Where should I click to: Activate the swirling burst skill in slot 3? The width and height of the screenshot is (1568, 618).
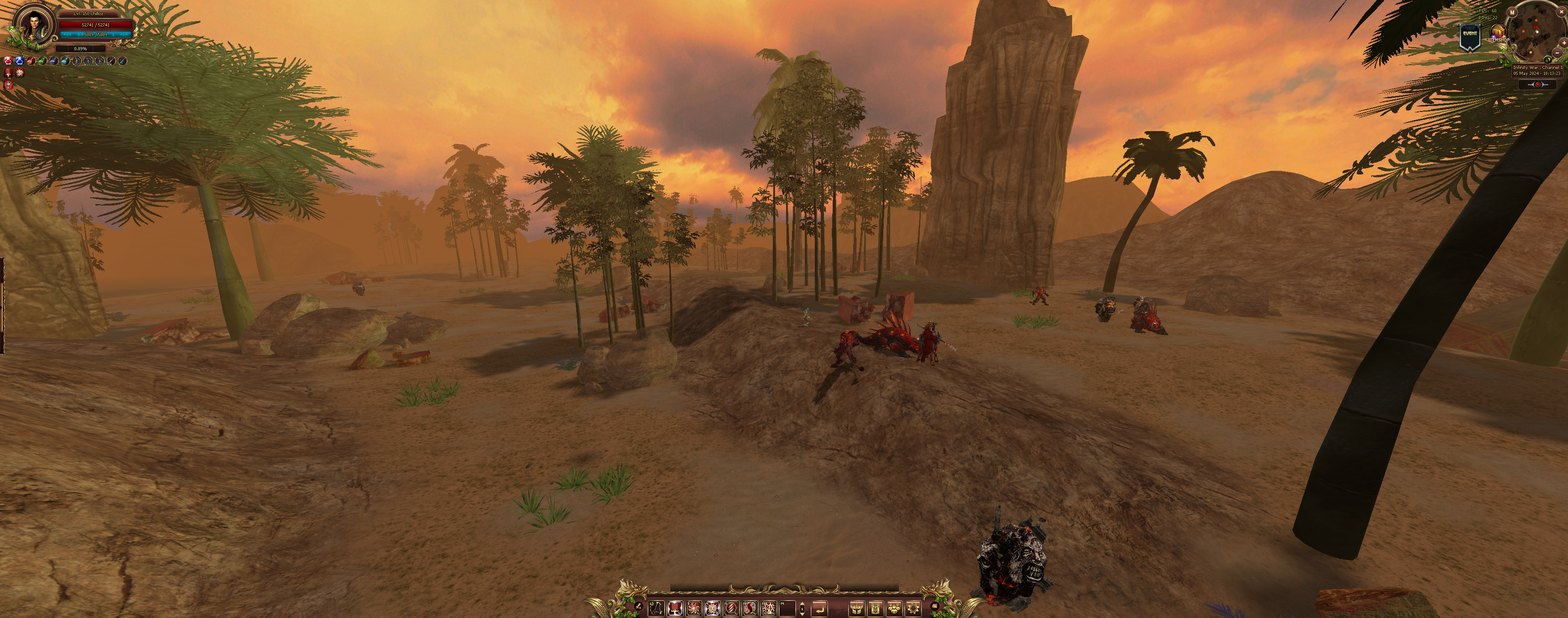[x=693, y=607]
